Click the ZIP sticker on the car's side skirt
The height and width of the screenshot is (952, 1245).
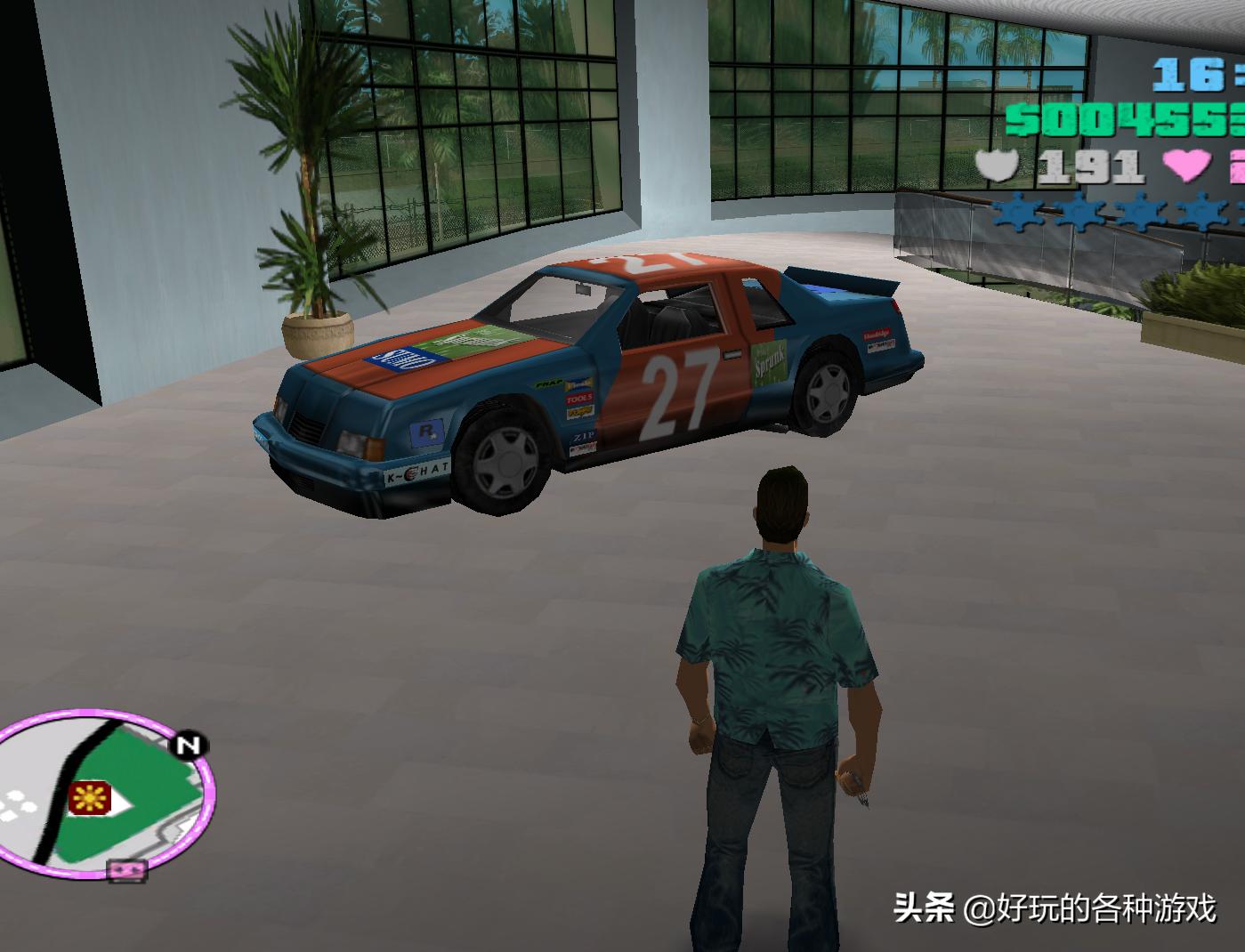583,436
